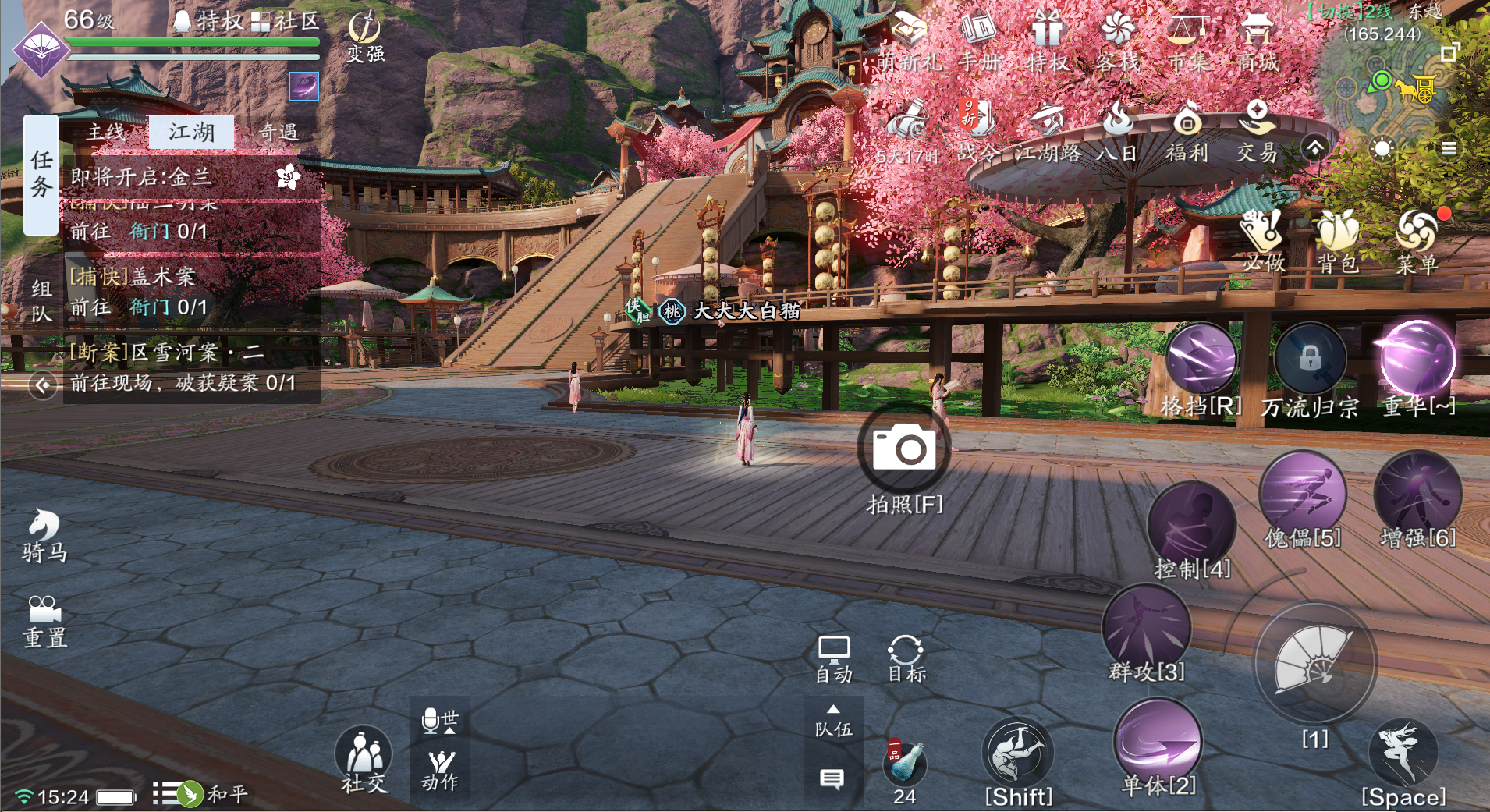Open the 必做 daily tasks icon
The height and width of the screenshot is (812, 1490).
click(1264, 241)
